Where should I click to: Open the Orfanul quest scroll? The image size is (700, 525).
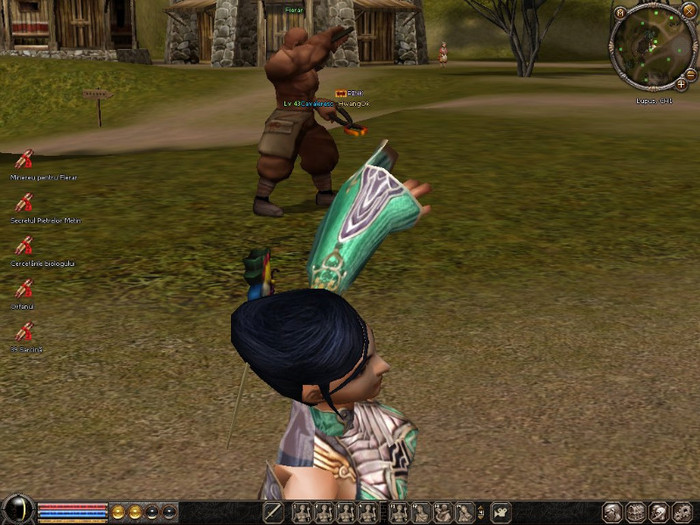point(24,288)
